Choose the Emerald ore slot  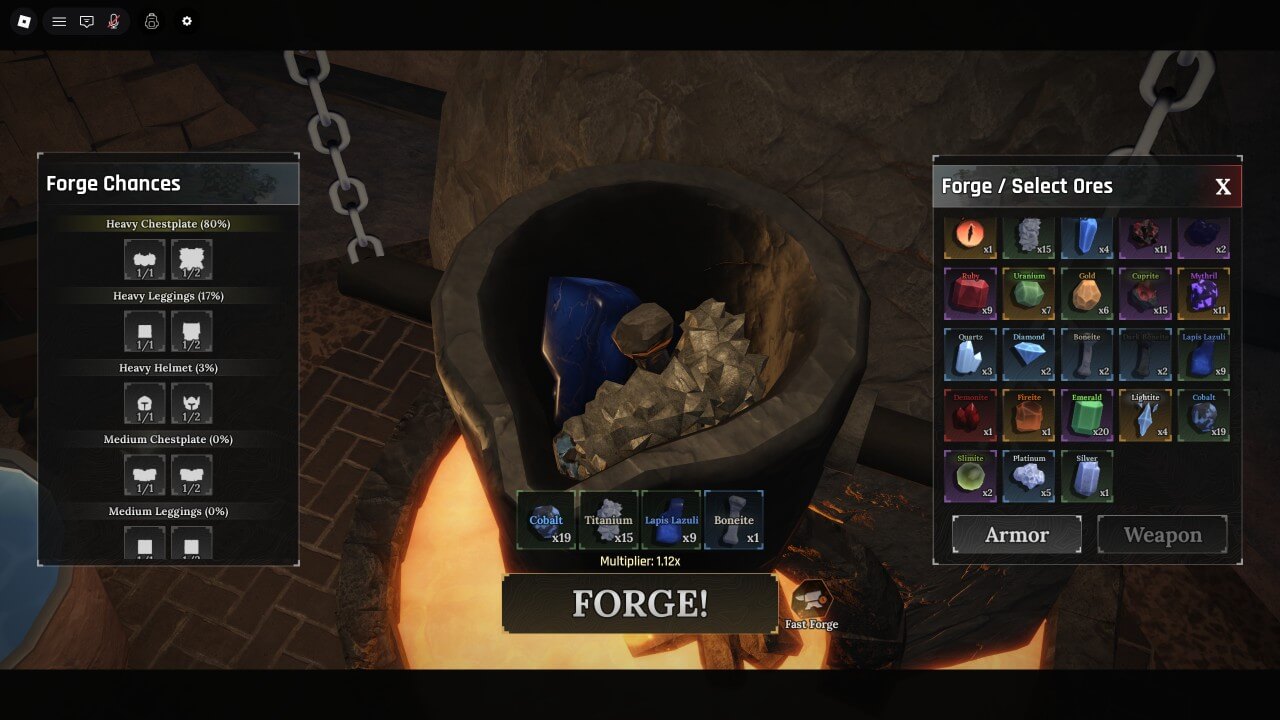[x=1087, y=415]
